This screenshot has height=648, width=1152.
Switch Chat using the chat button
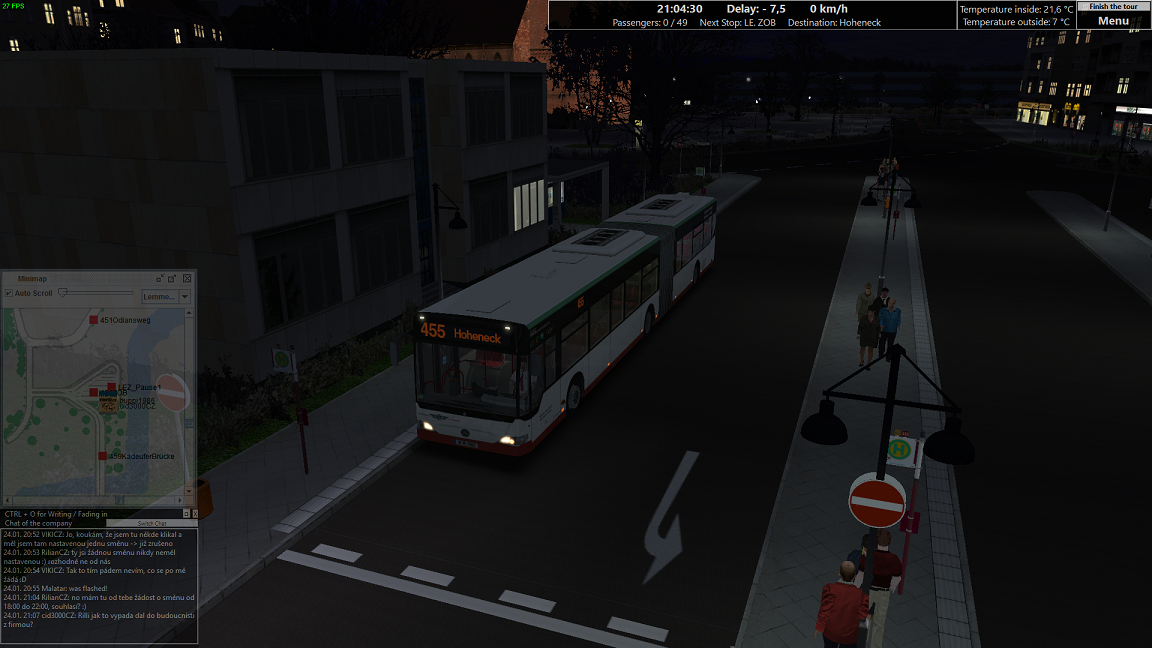pyautogui.click(x=152, y=523)
